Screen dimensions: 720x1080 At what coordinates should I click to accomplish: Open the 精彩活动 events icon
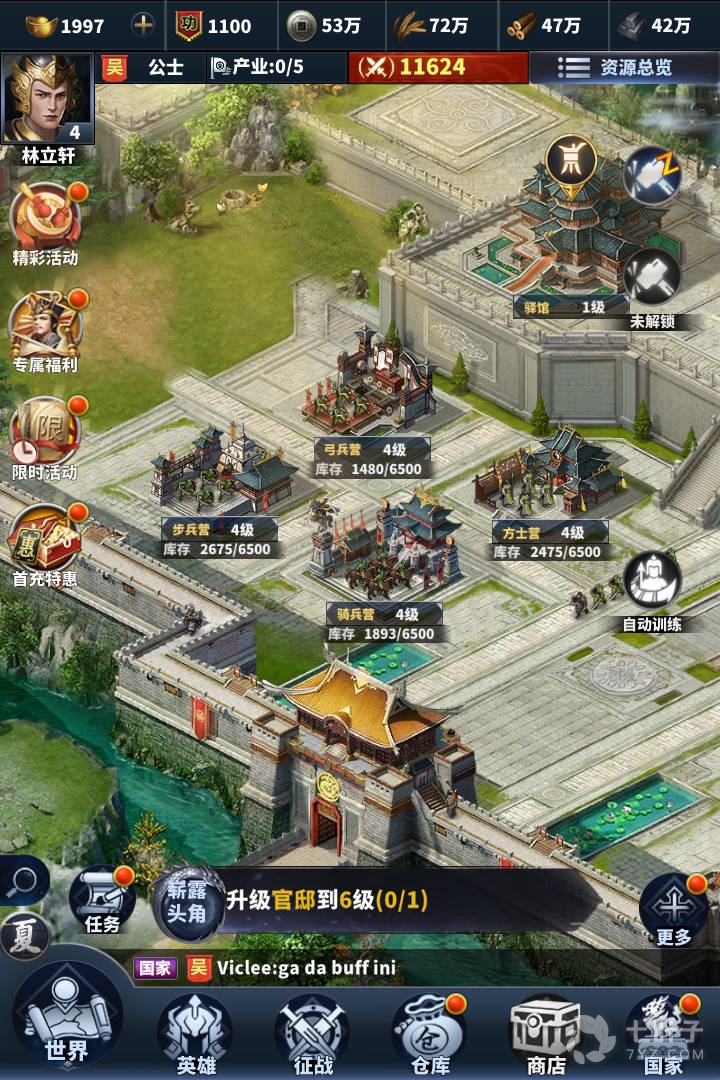click(x=45, y=222)
